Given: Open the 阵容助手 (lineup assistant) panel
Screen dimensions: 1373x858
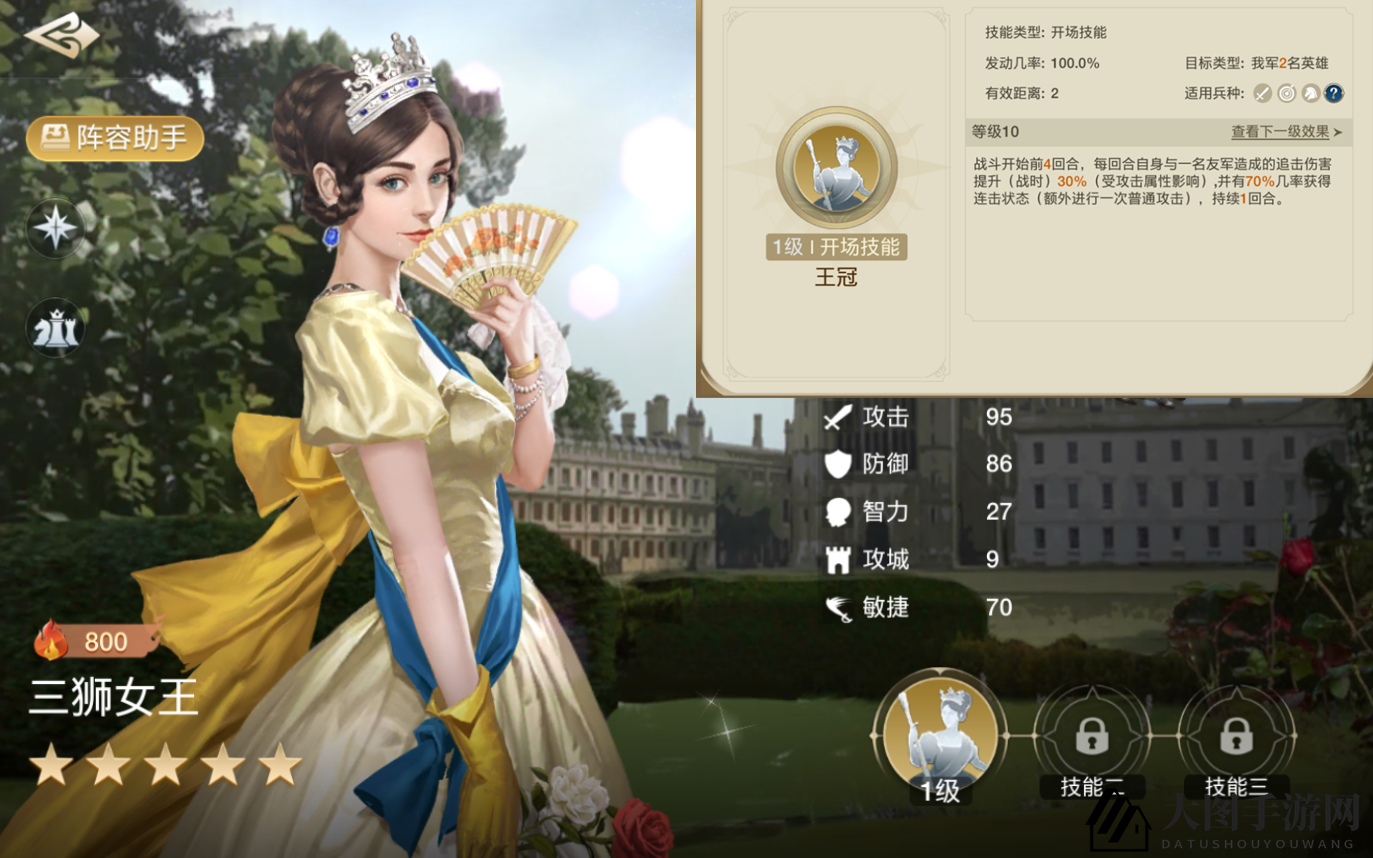Looking at the screenshot, I should click(x=113, y=139).
